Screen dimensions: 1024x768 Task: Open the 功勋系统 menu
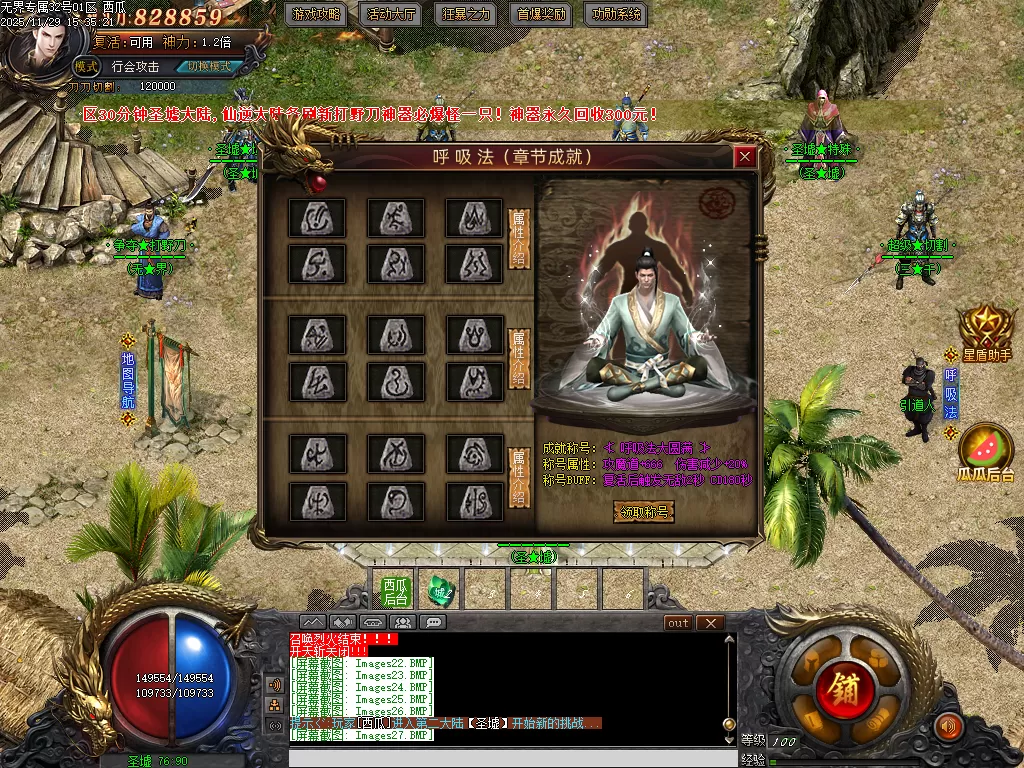tap(615, 15)
